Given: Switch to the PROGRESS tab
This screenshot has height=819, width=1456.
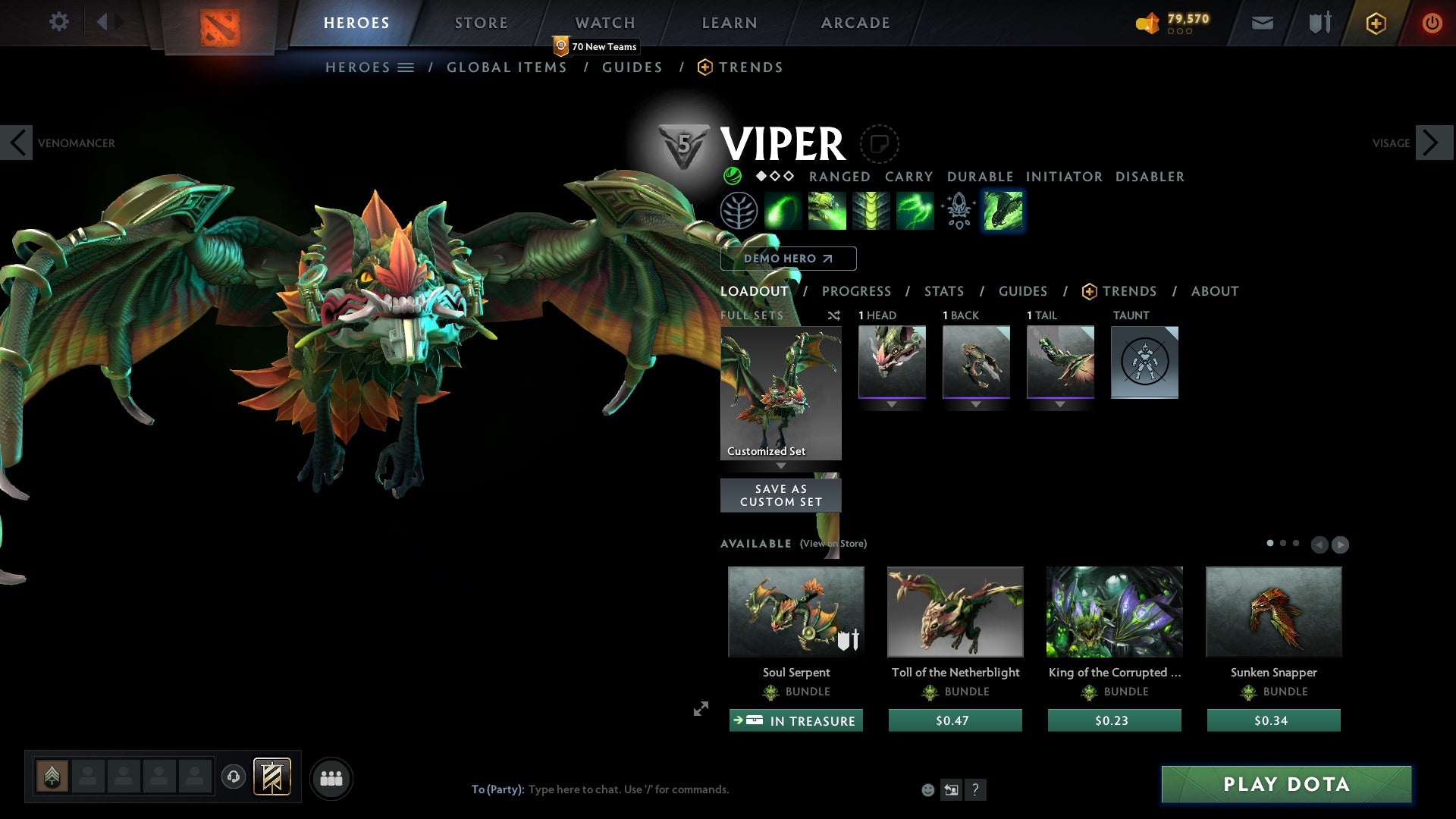Looking at the screenshot, I should click(857, 291).
